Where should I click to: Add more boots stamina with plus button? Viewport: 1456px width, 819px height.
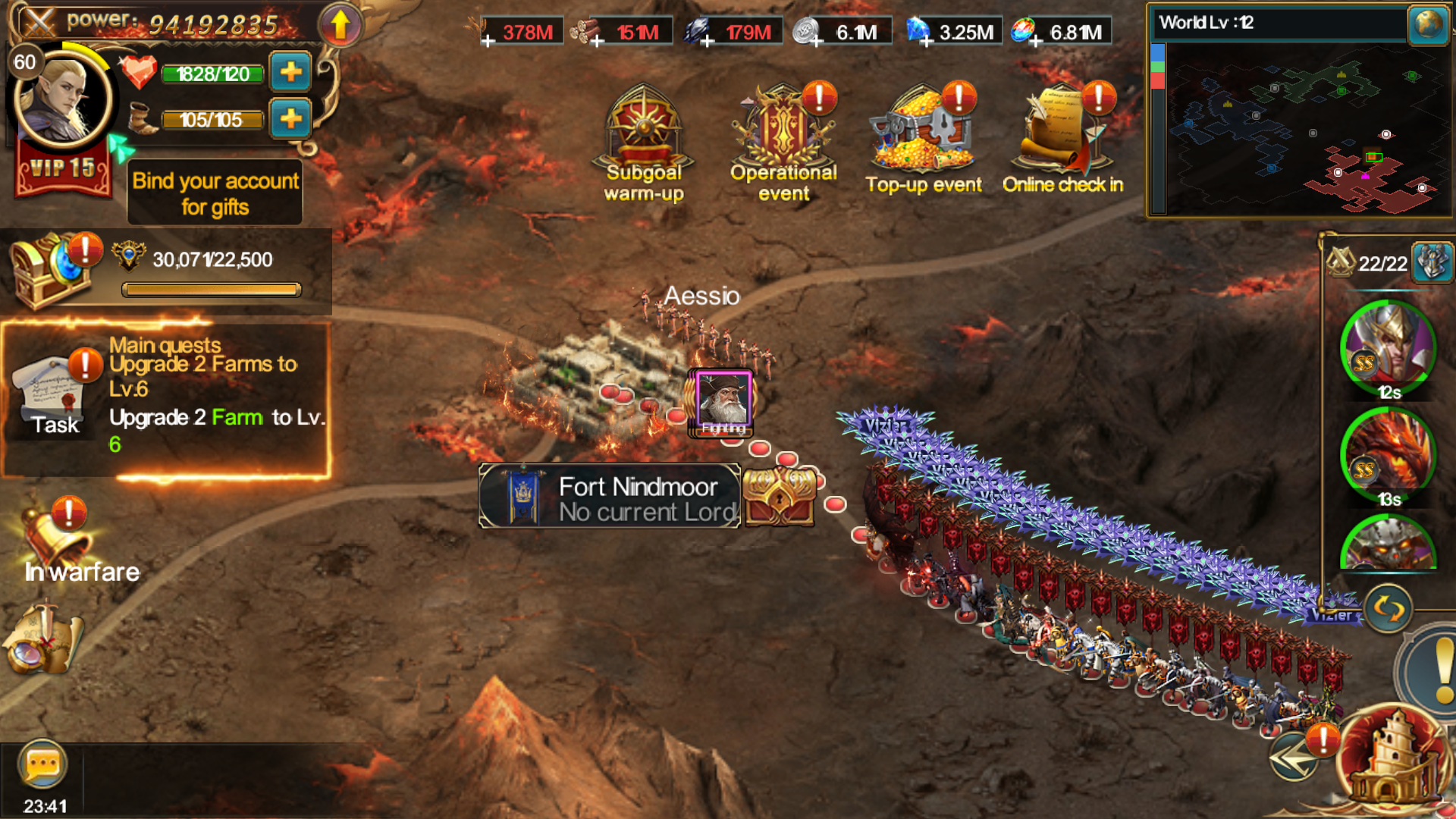pyautogui.click(x=290, y=119)
